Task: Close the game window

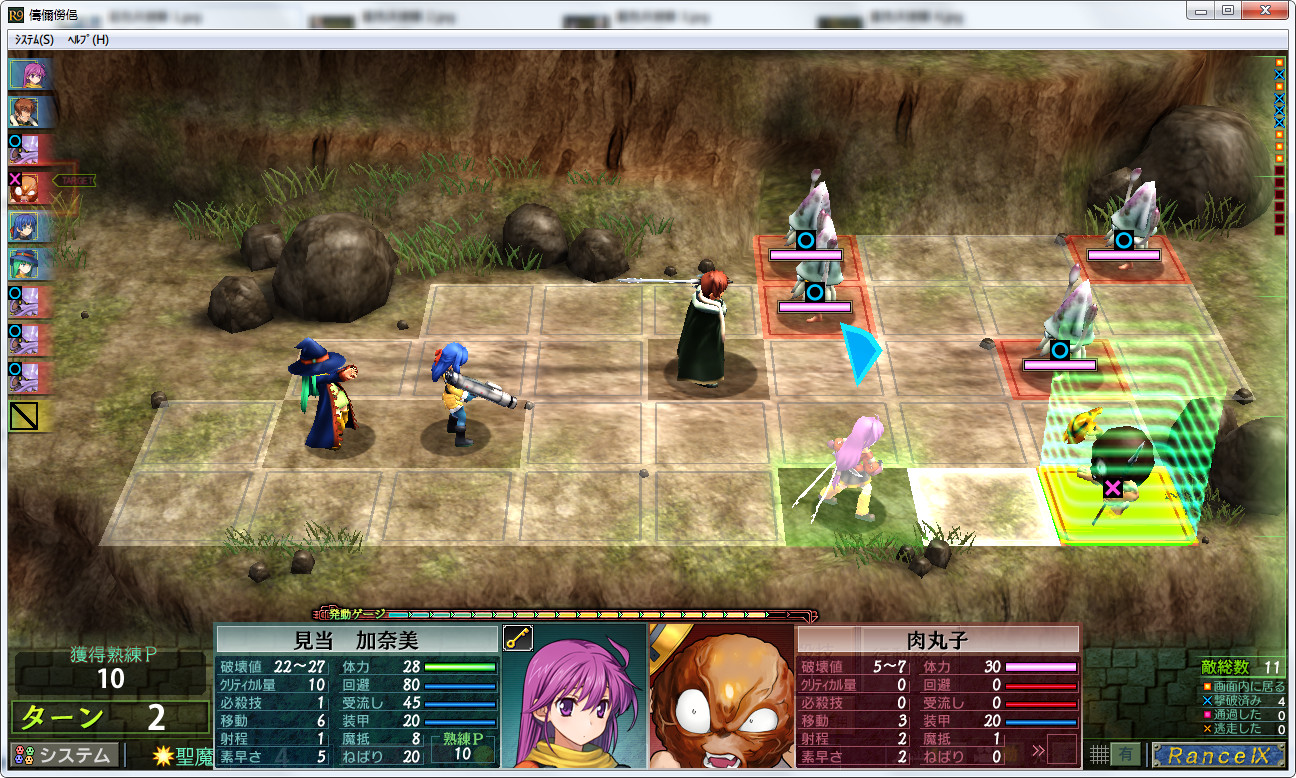Action: coord(1265,10)
